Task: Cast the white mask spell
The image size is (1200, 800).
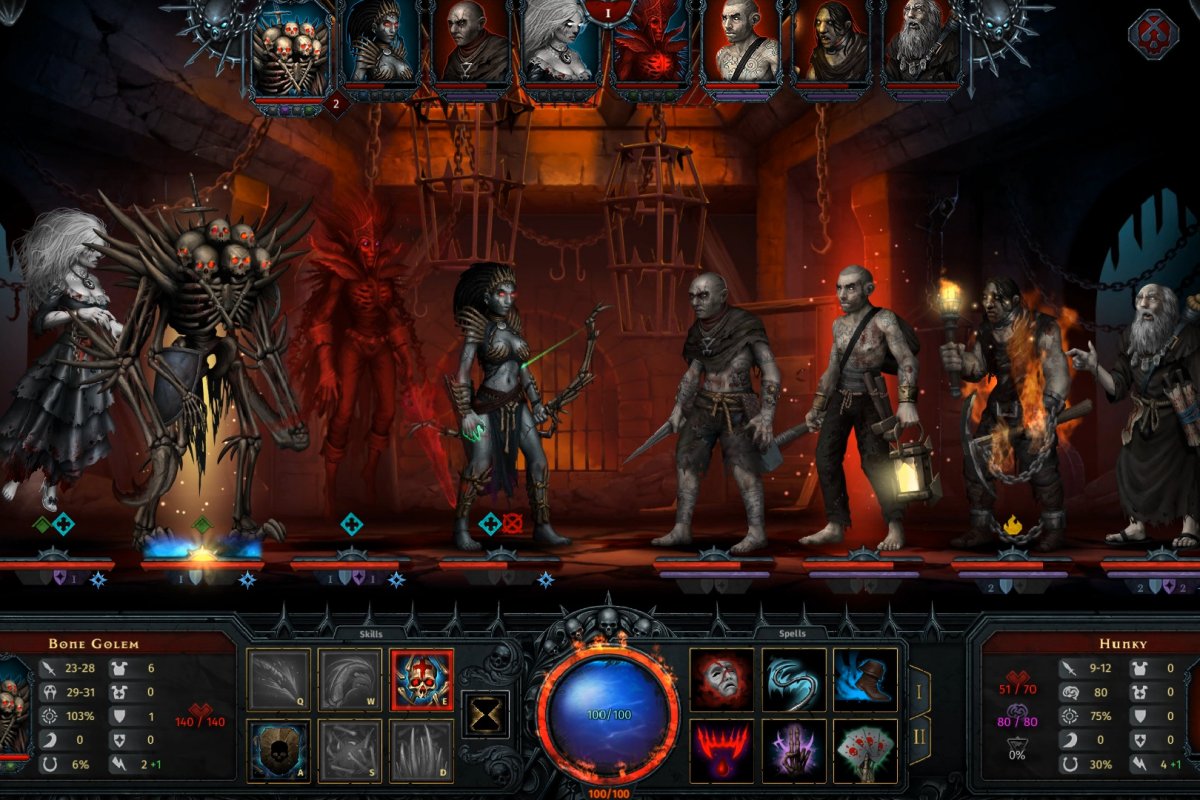Action: (722, 679)
